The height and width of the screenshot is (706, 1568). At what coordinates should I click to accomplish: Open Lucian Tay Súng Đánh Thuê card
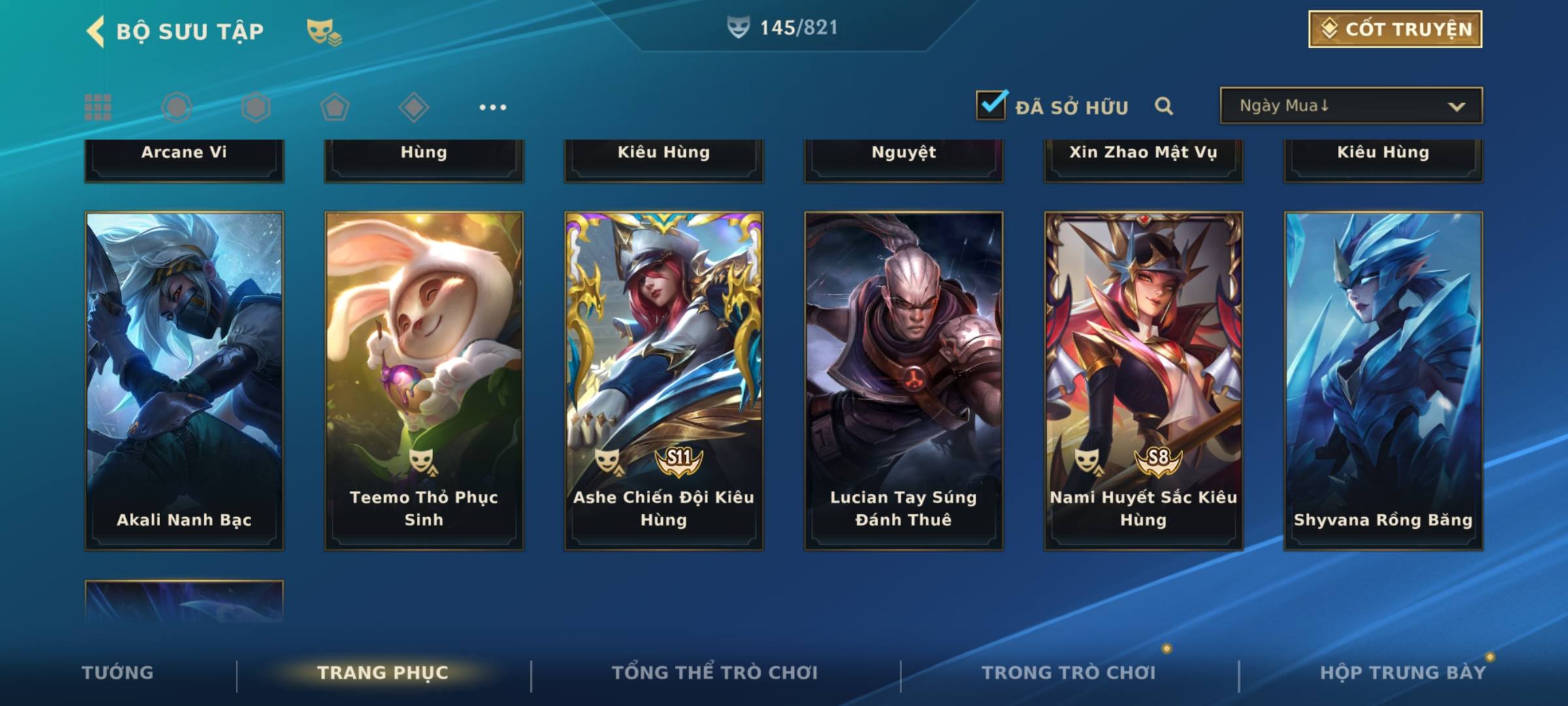click(x=904, y=380)
